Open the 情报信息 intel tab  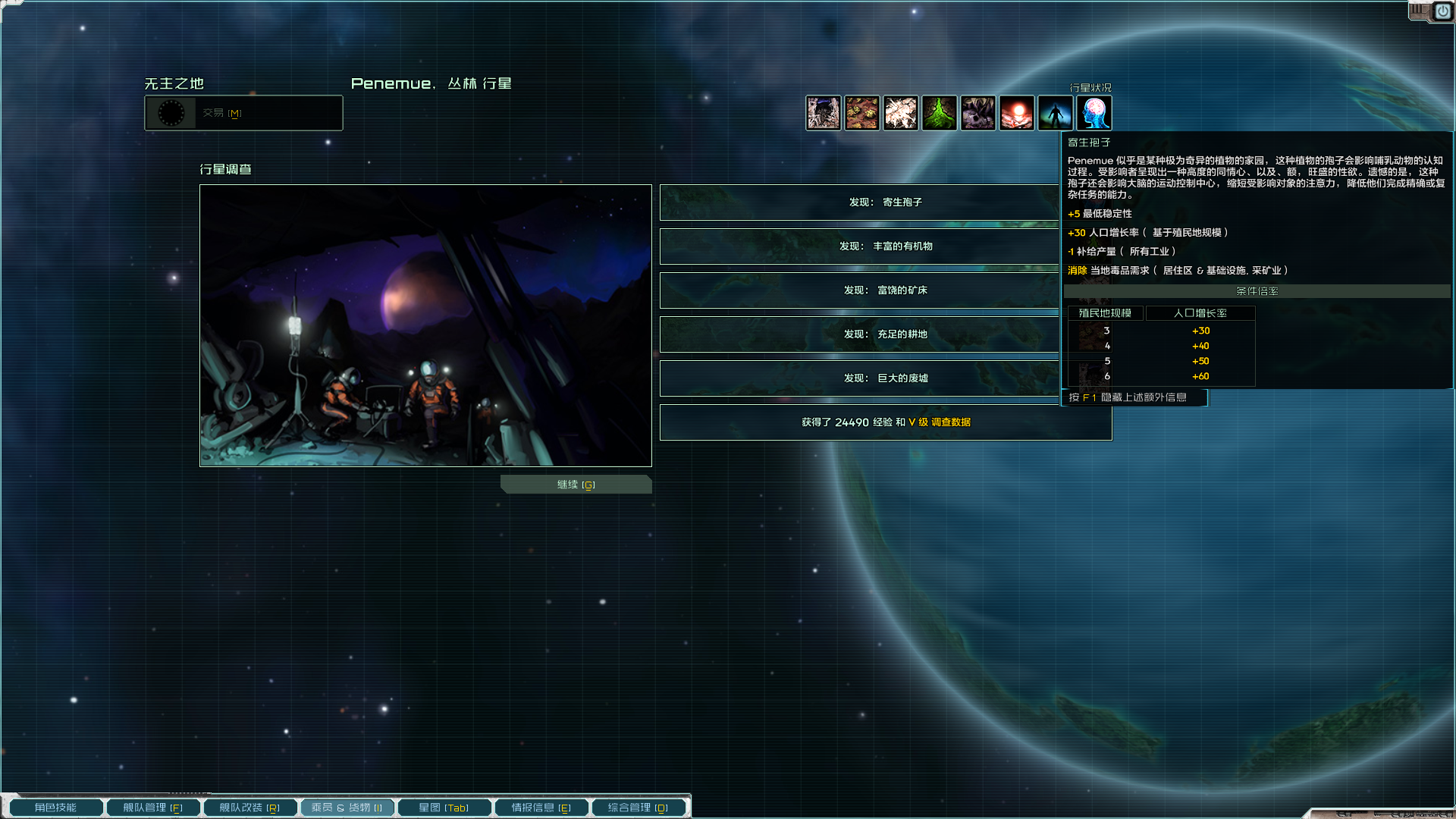(541, 808)
